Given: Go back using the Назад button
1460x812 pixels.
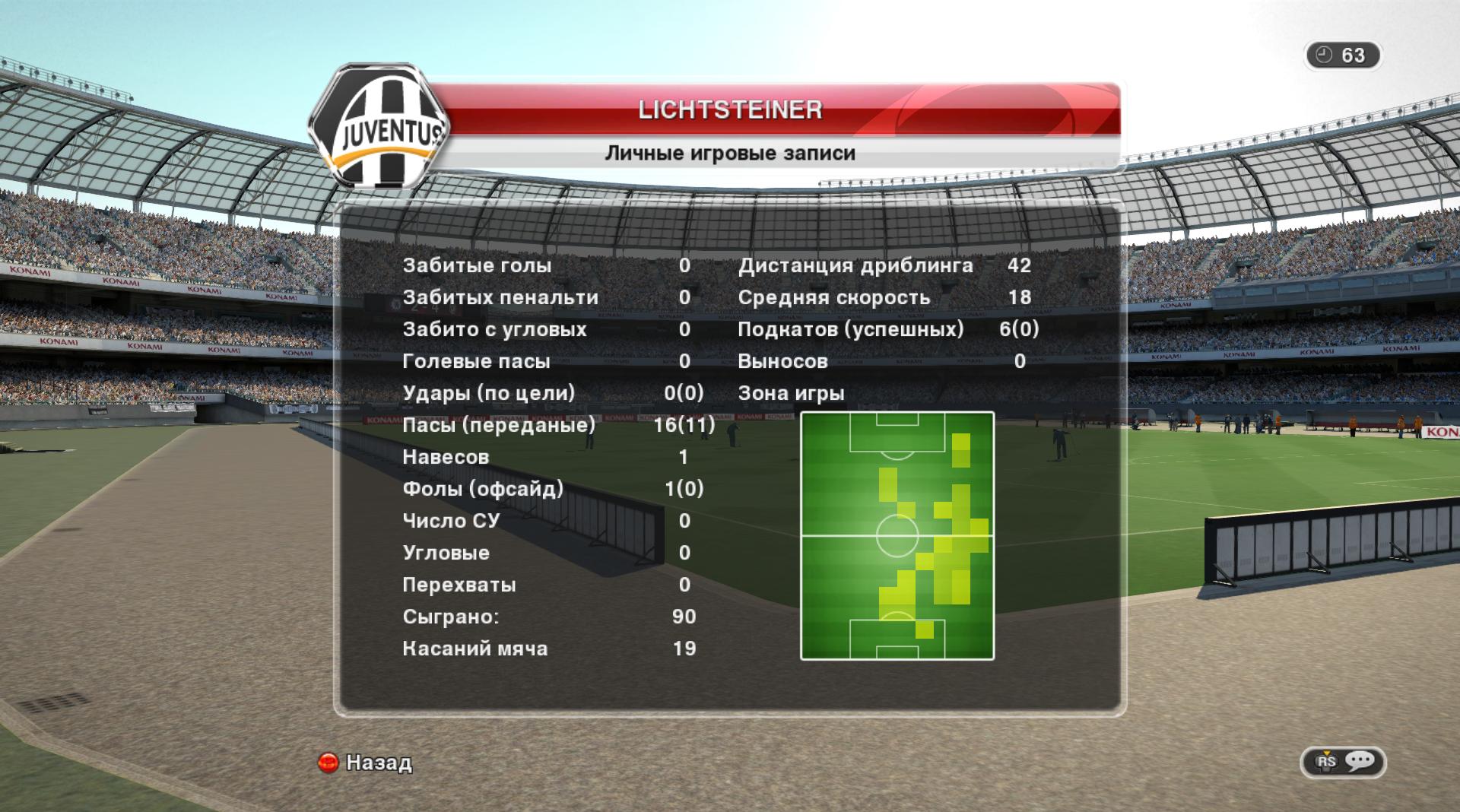Looking at the screenshot, I should coord(366,763).
